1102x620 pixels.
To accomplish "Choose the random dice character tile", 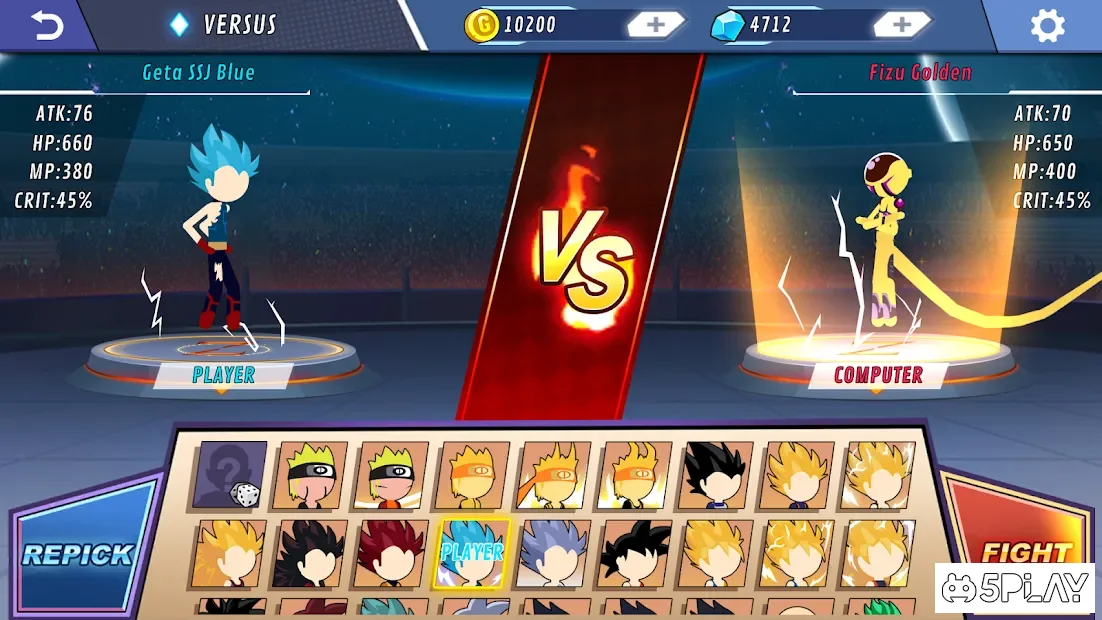I will pos(230,476).
